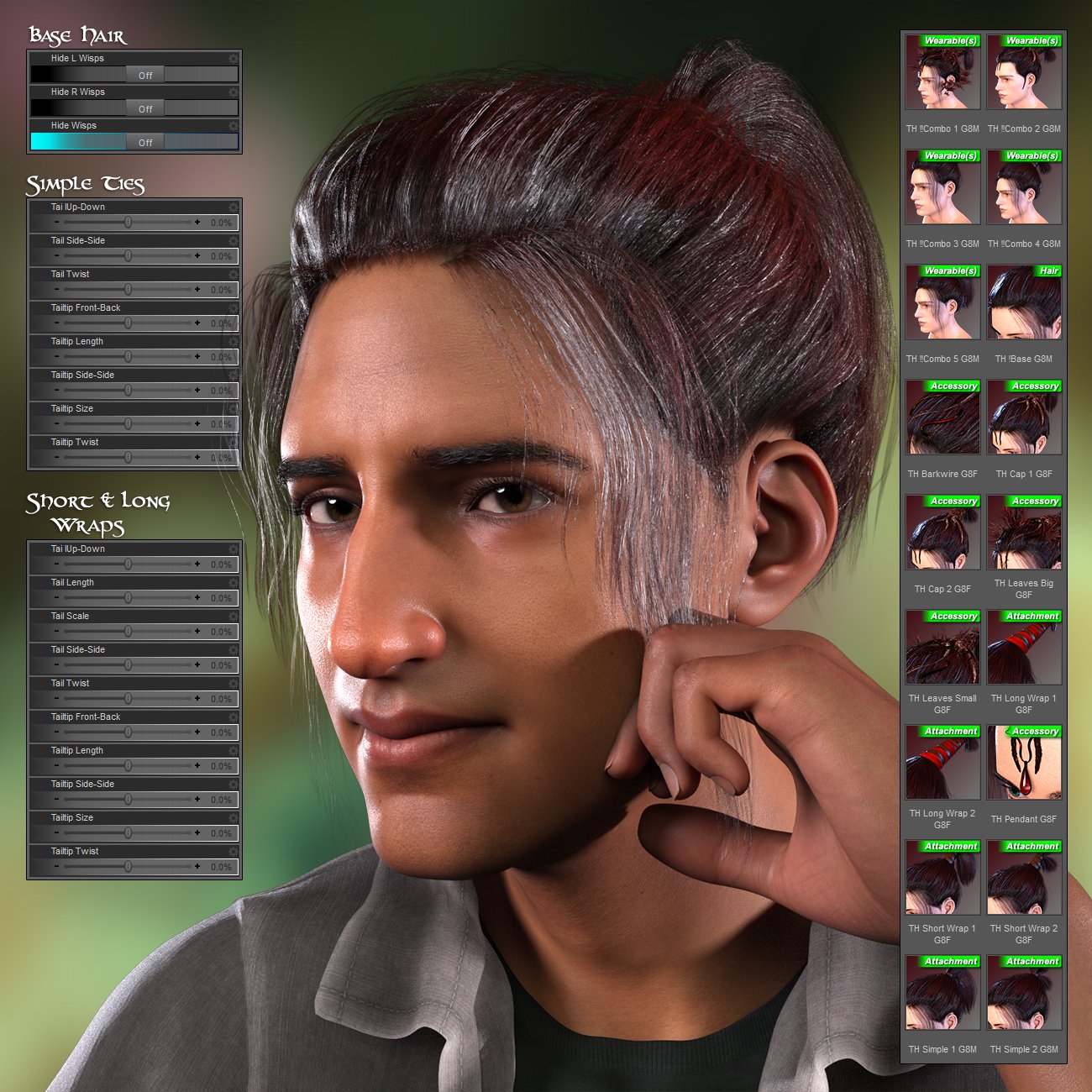Screen dimensions: 1092x1092
Task: Open the gear icon for Tailtip Twist in Wraps
Action: (233, 853)
